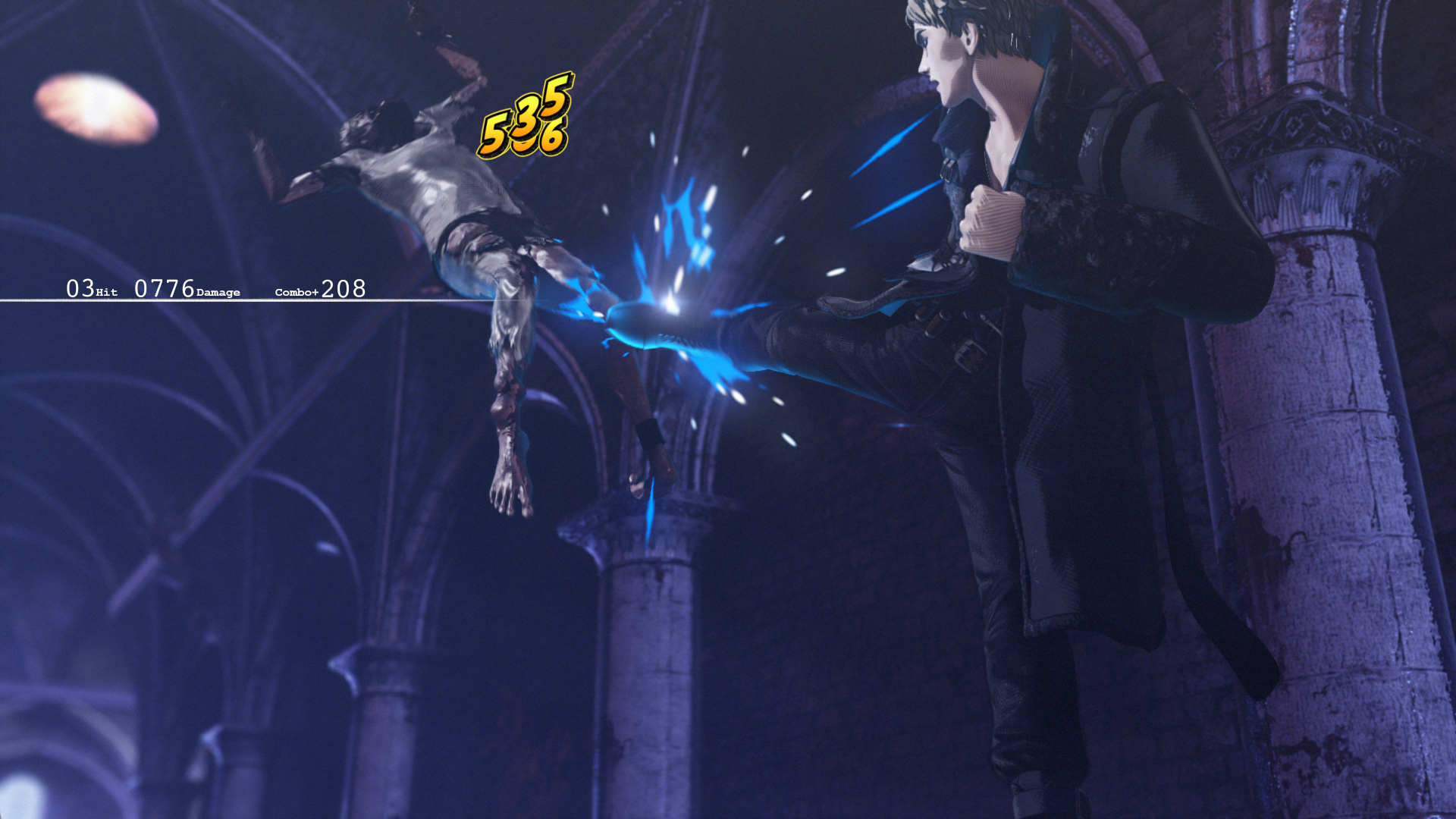Expand the combo statistics line

(319, 288)
